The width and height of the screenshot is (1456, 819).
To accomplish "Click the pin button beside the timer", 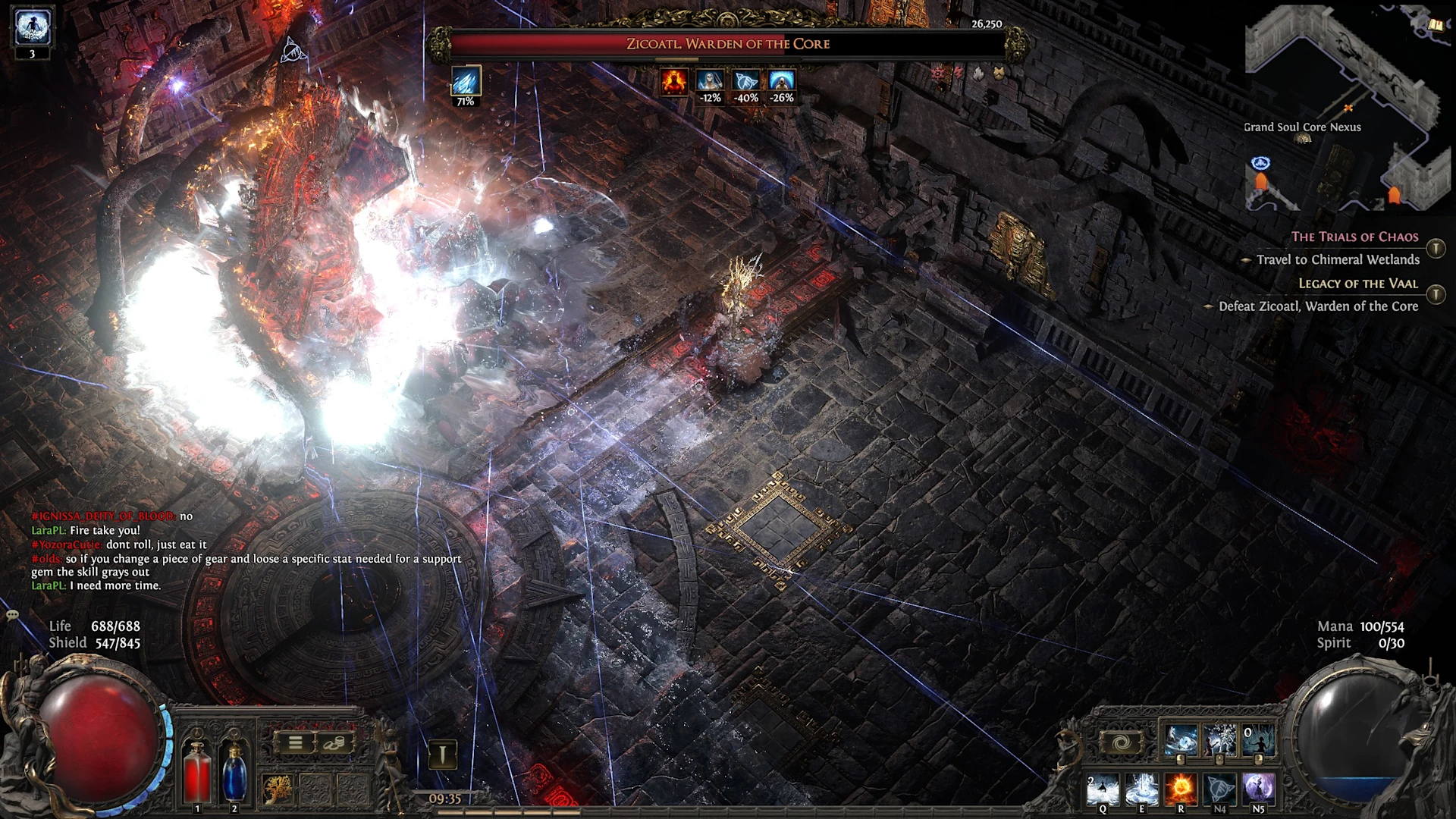I will (443, 754).
